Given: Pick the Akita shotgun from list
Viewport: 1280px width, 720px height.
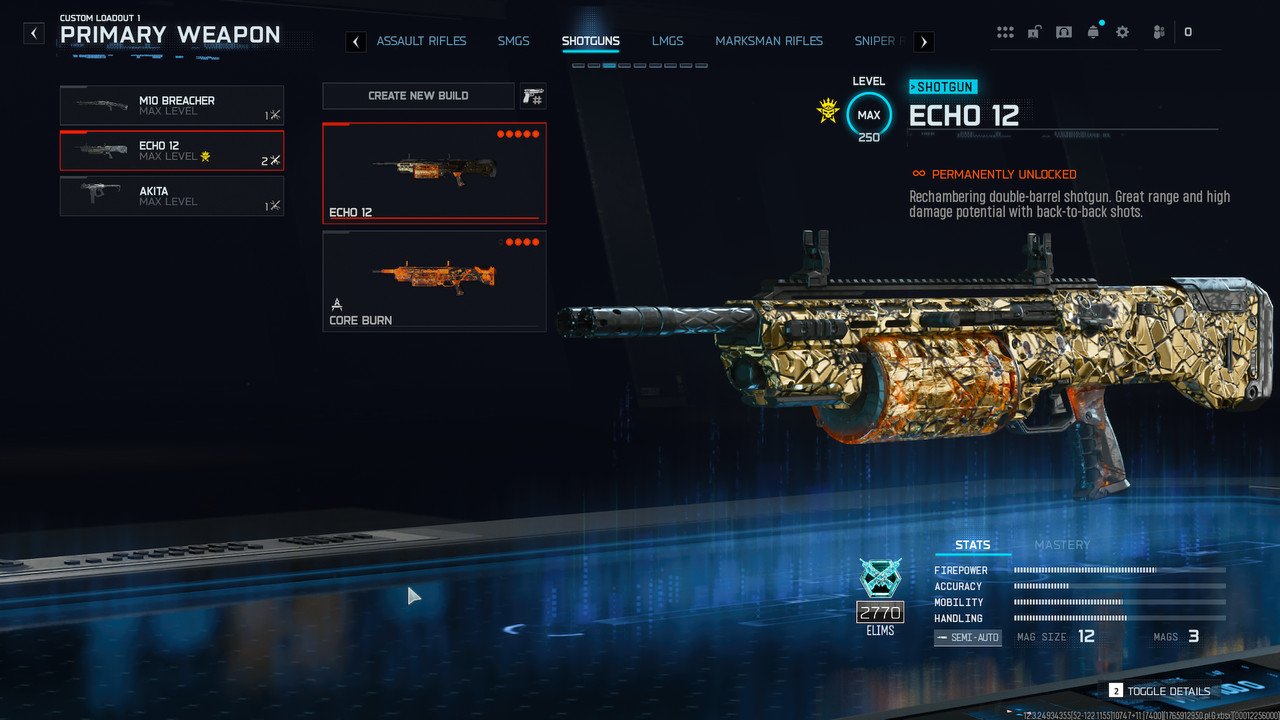Looking at the screenshot, I should [172, 196].
